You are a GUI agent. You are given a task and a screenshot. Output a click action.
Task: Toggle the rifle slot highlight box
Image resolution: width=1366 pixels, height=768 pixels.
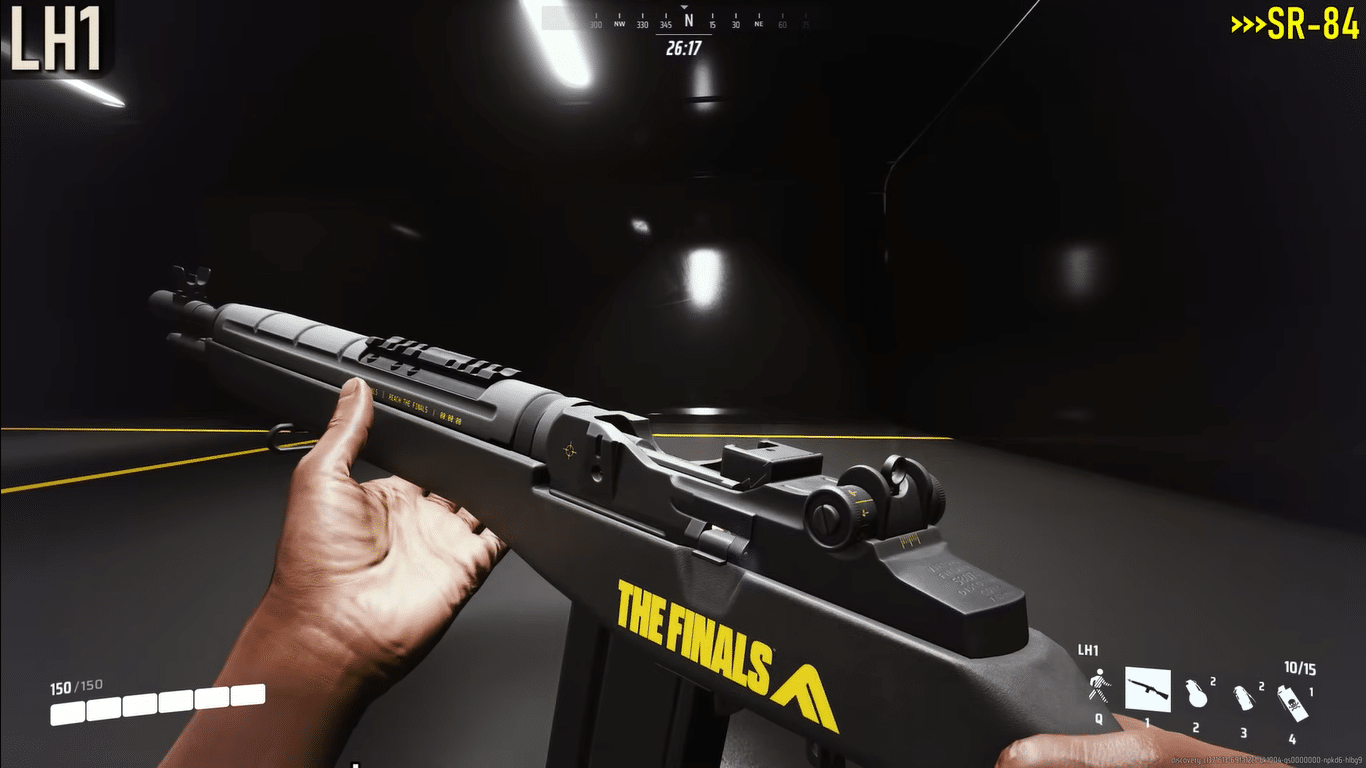tap(1147, 688)
